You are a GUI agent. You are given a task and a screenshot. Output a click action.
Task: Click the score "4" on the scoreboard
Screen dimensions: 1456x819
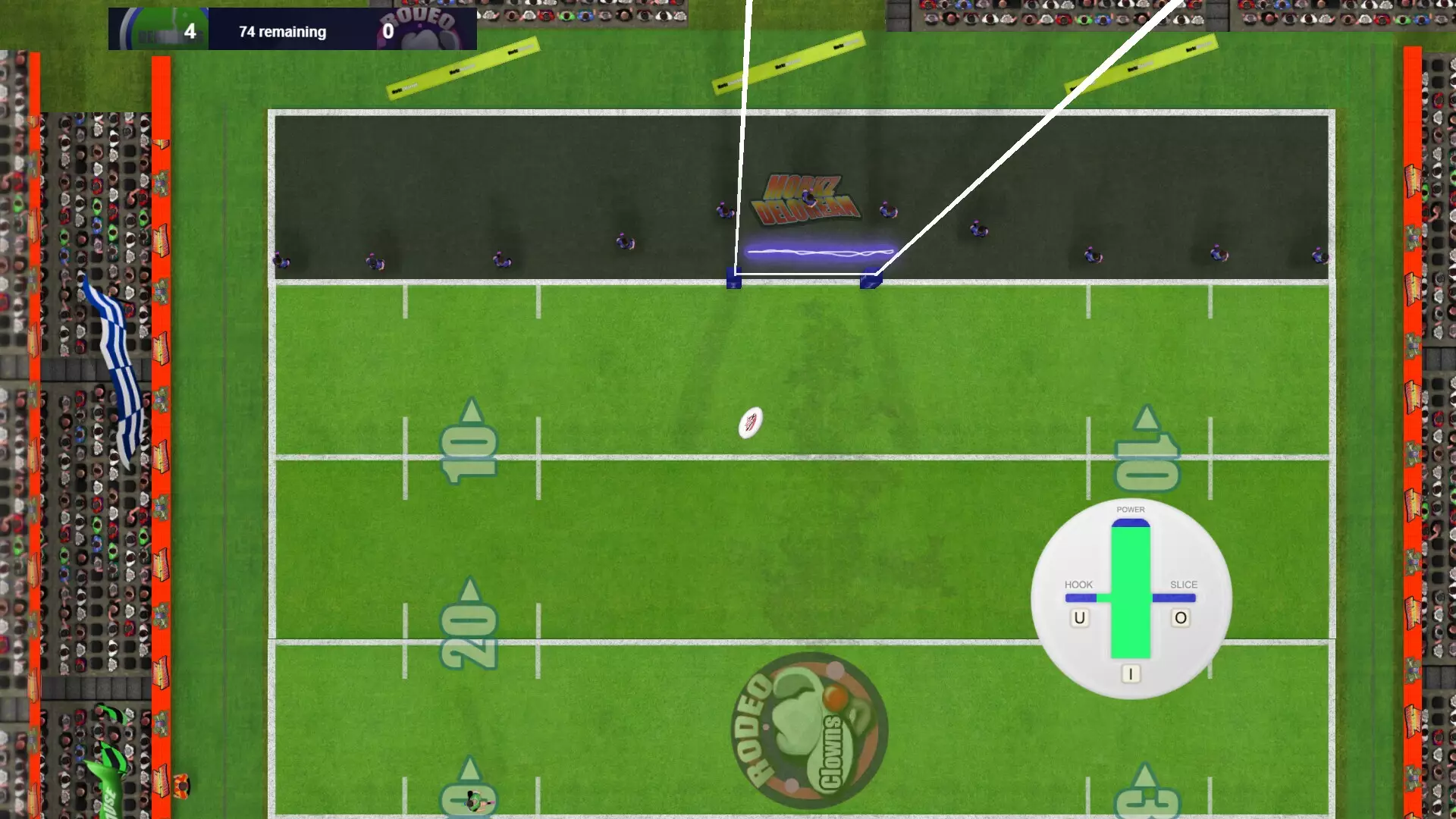click(x=191, y=30)
